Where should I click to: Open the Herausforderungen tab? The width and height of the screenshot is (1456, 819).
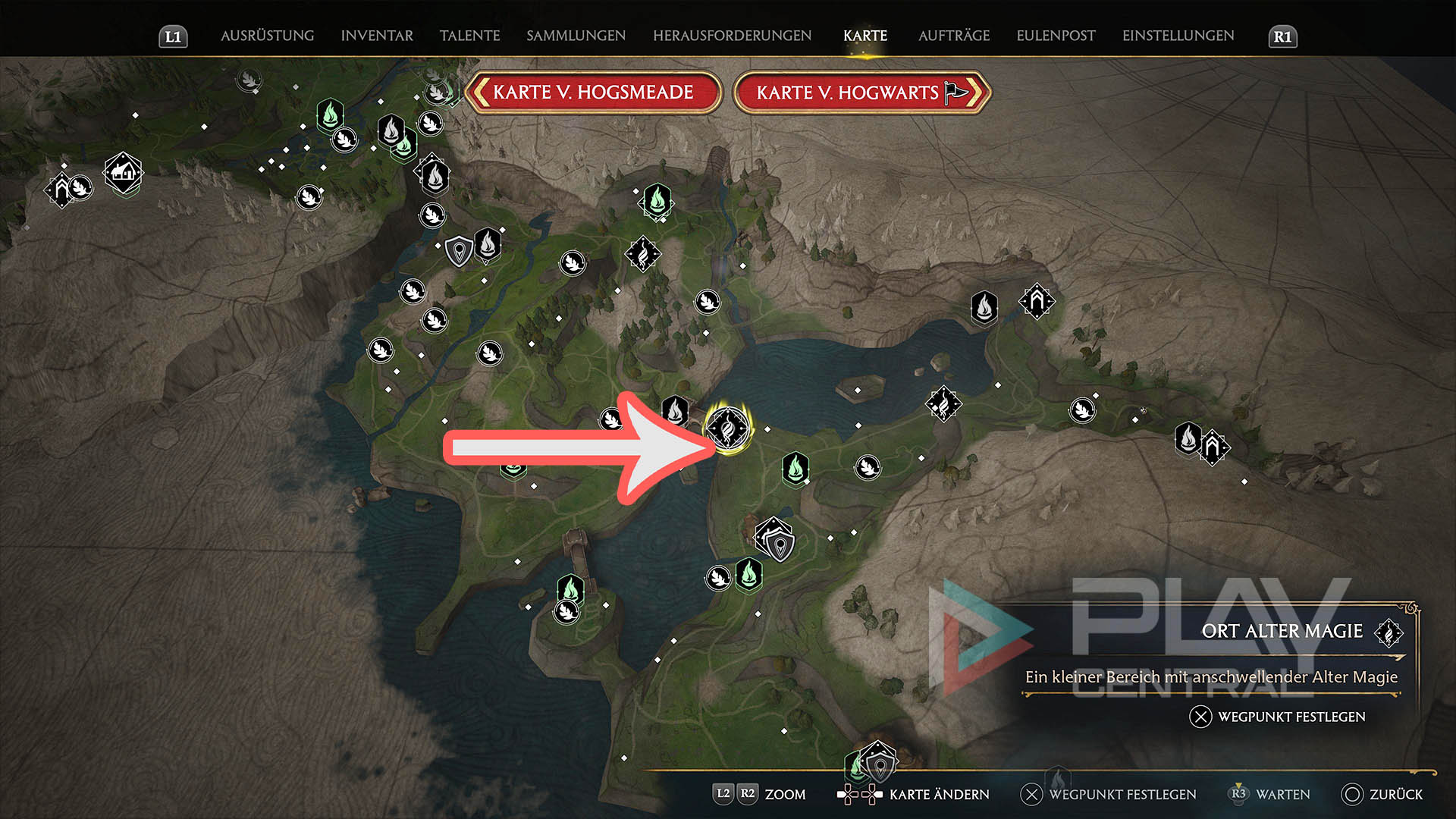732,36
